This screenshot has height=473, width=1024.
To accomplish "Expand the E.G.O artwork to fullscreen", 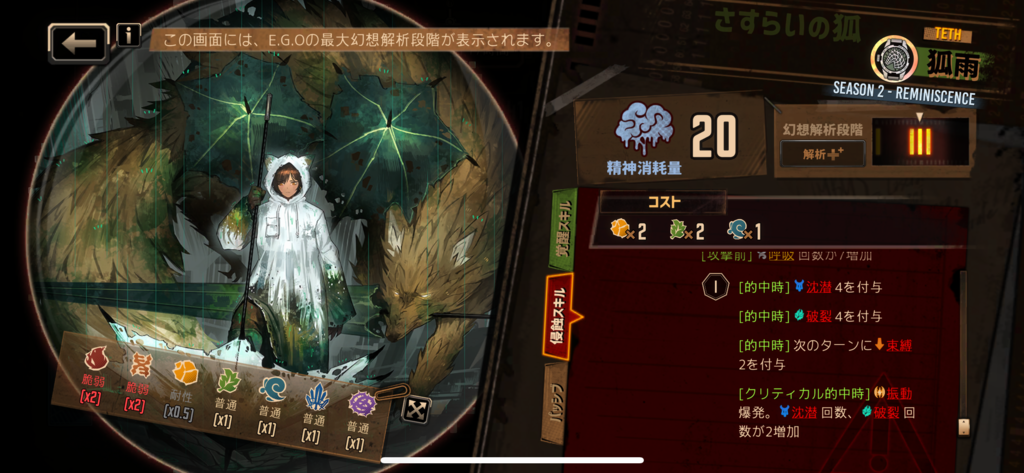I will [414, 408].
